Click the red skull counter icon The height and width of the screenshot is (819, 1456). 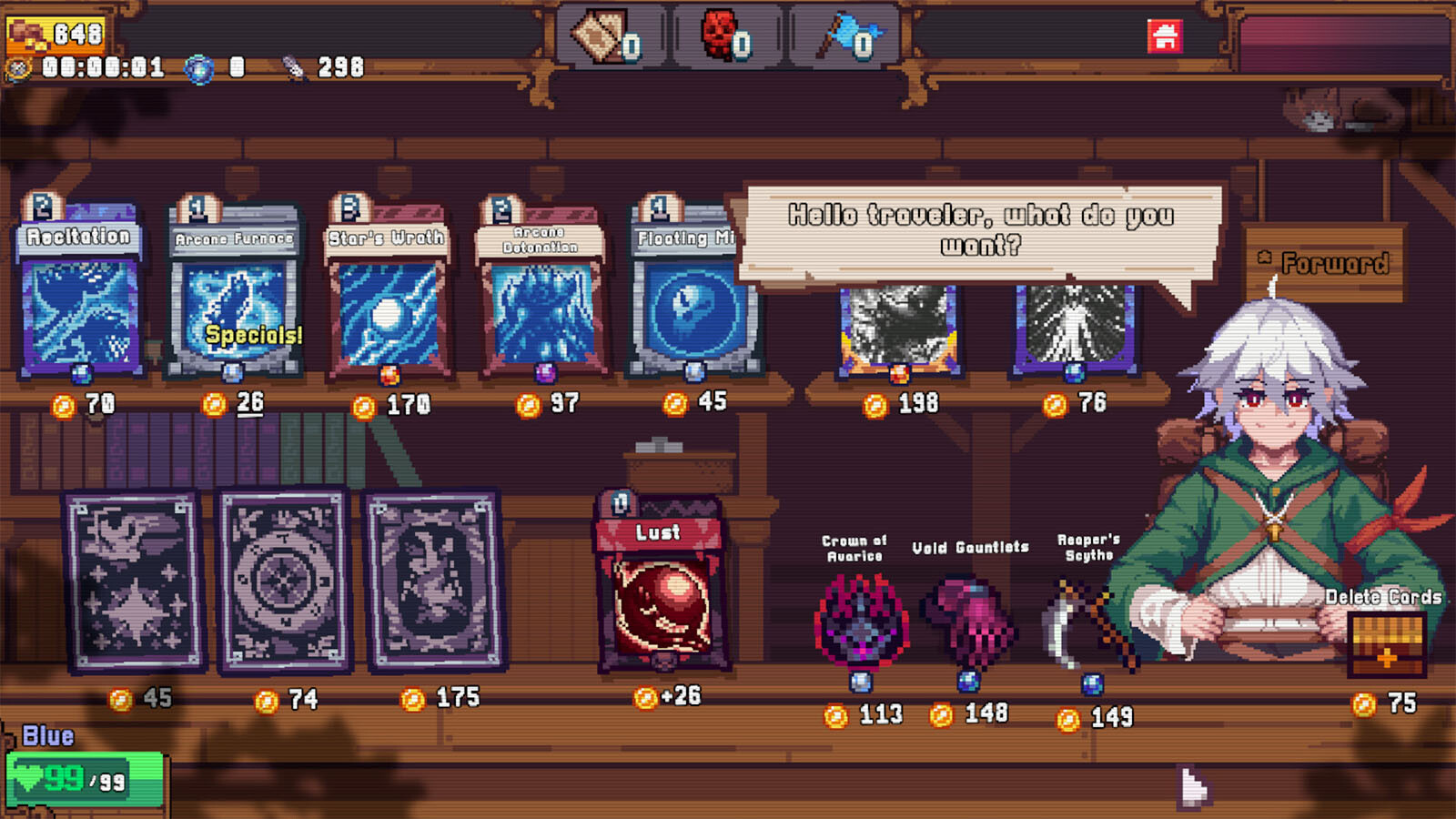(x=725, y=37)
